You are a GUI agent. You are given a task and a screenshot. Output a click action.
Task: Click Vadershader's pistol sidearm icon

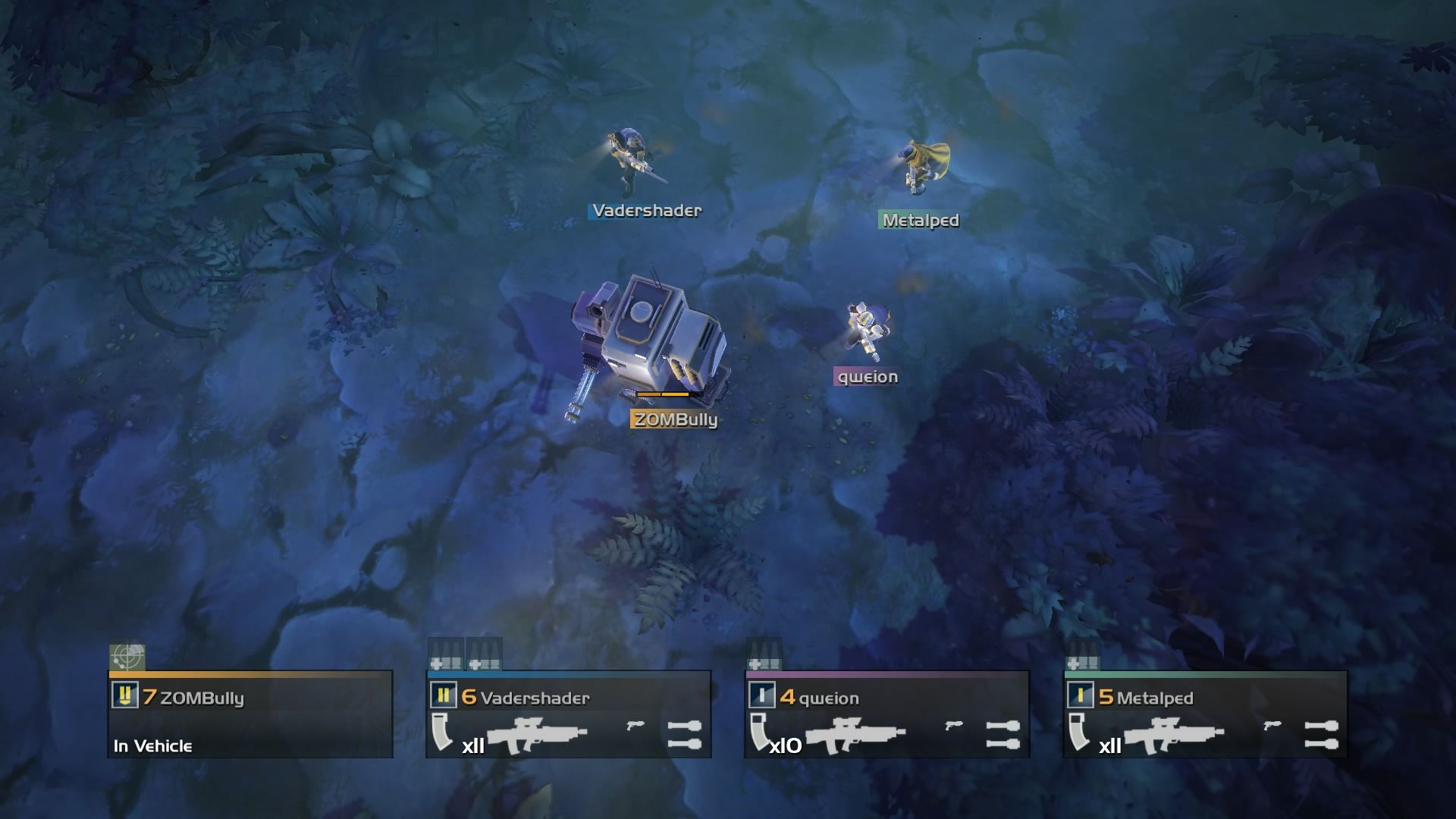point(635,726)
